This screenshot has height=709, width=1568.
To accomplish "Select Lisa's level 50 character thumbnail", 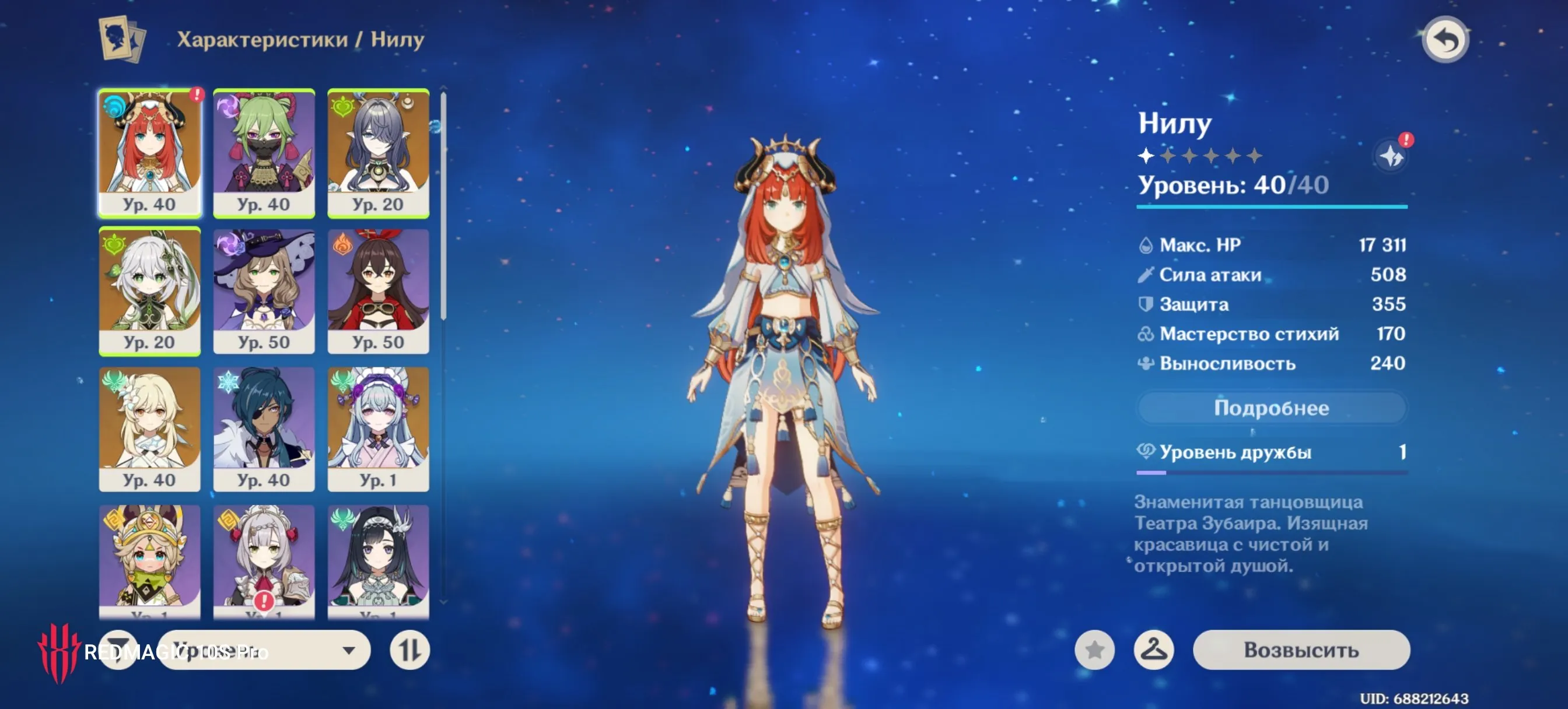I will coord(264,290).
